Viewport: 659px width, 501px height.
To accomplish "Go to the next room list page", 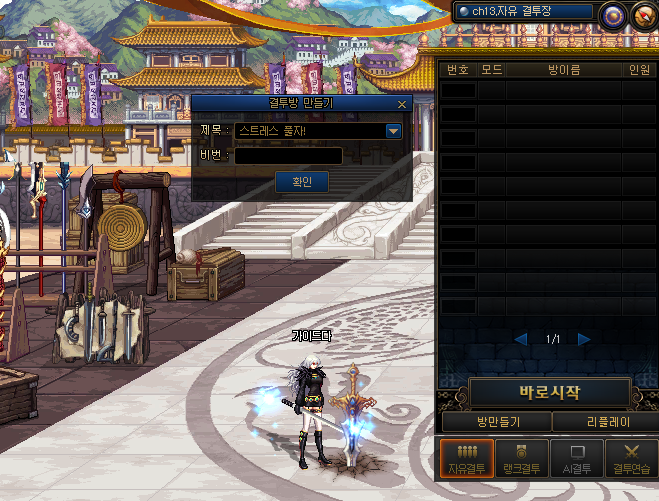I will pyautogui.click(x=584, y=339).
